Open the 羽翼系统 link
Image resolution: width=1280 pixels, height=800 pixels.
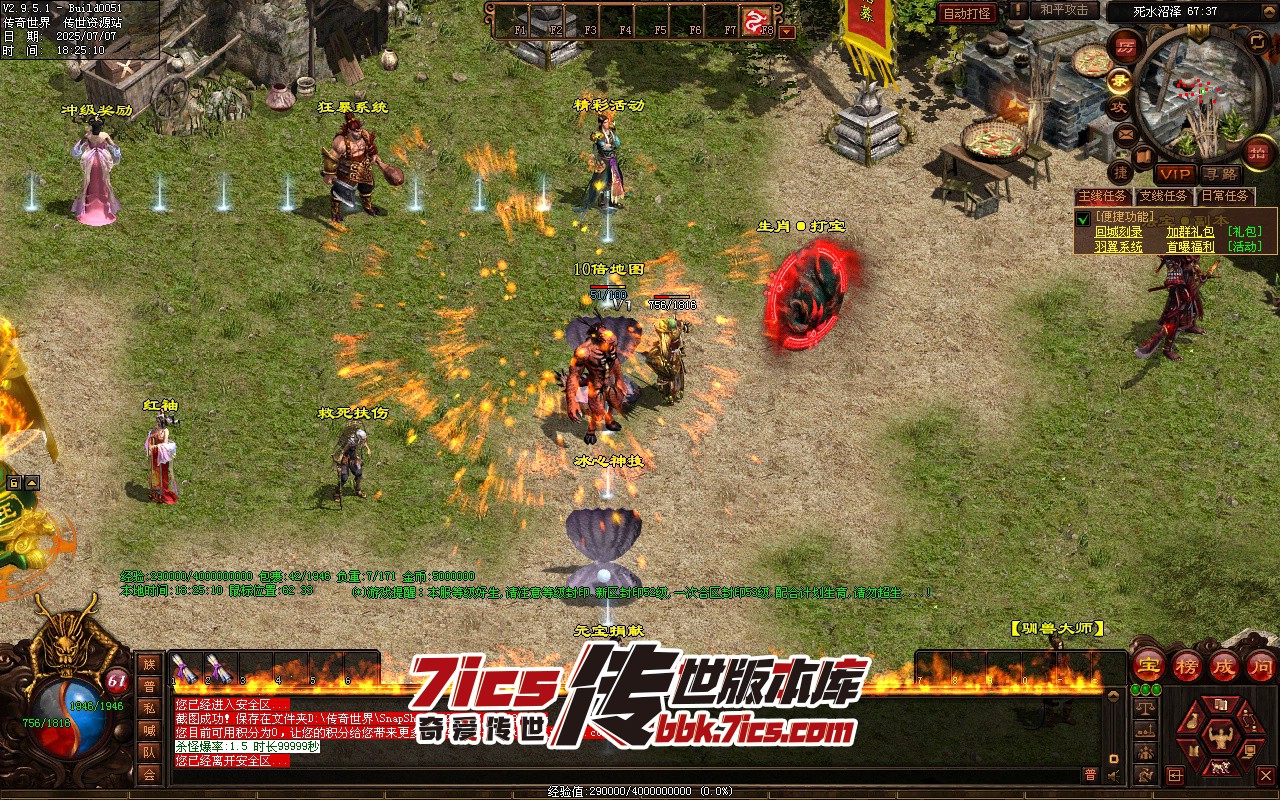(1118, 247)
